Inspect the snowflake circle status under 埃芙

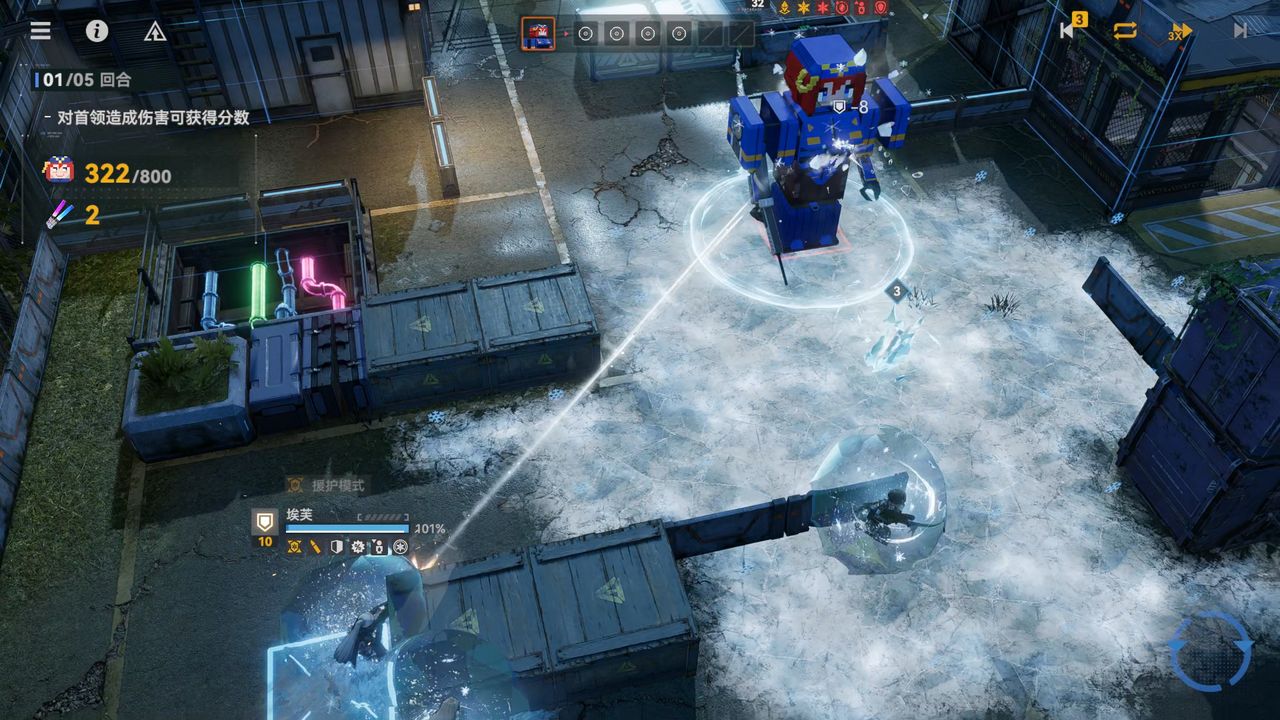[x=400, y=547]
